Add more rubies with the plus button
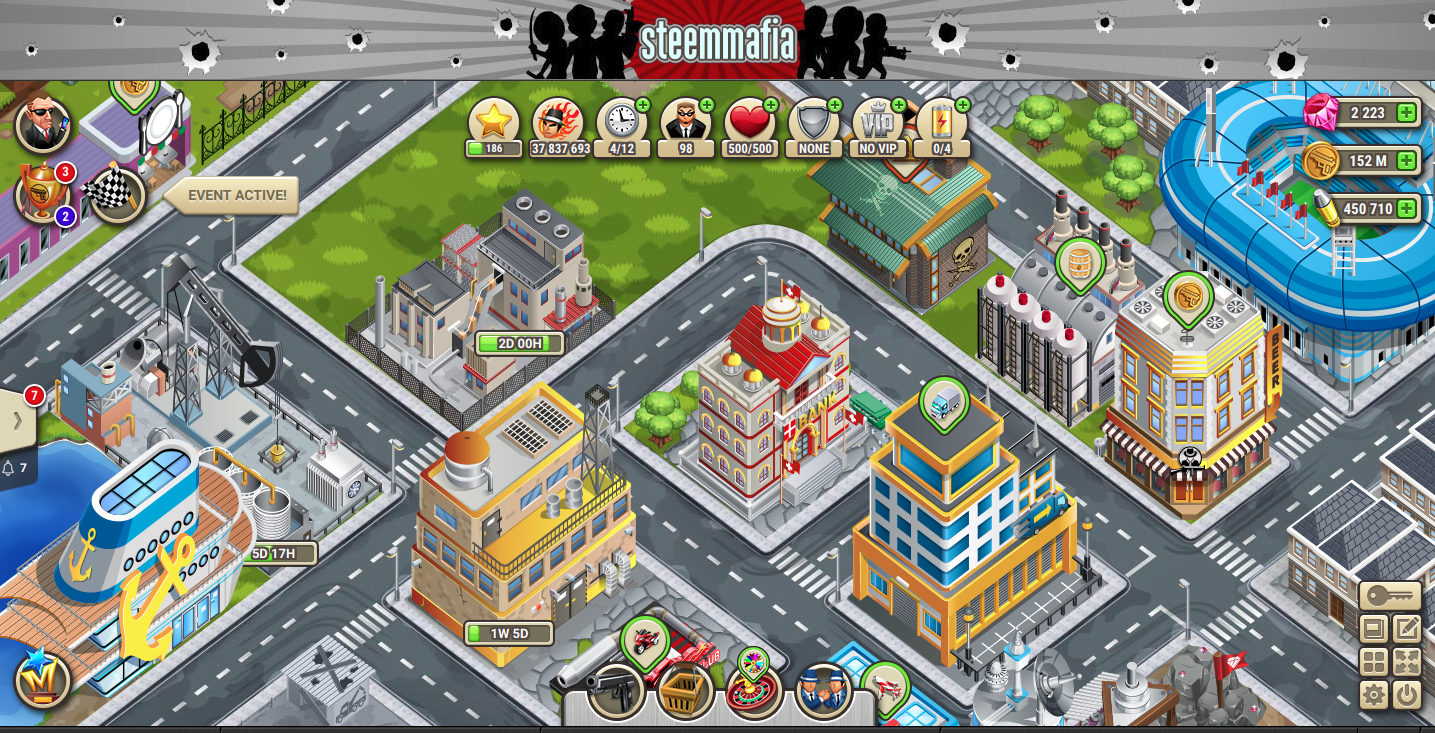Screen dimensions: 1435x733 click(1406, 113)
